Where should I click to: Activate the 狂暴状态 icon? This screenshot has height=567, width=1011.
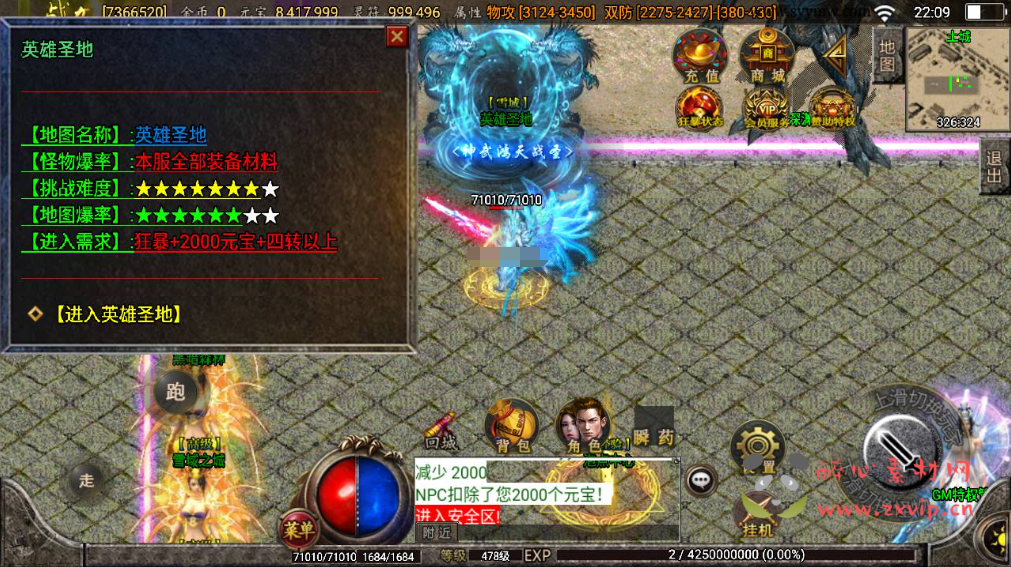coord(700,108)
